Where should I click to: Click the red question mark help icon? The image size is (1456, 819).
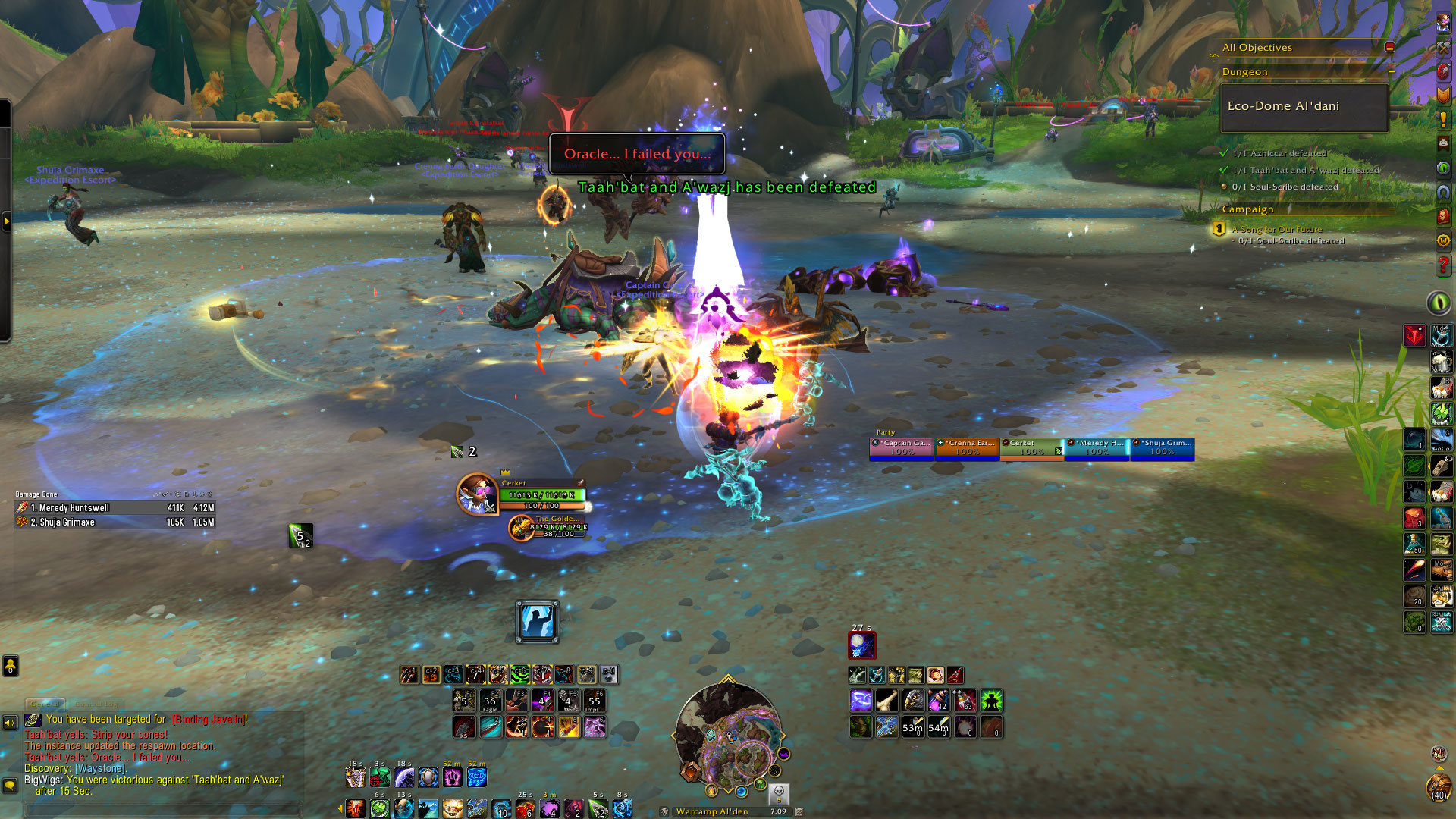tap(1443, 266)
